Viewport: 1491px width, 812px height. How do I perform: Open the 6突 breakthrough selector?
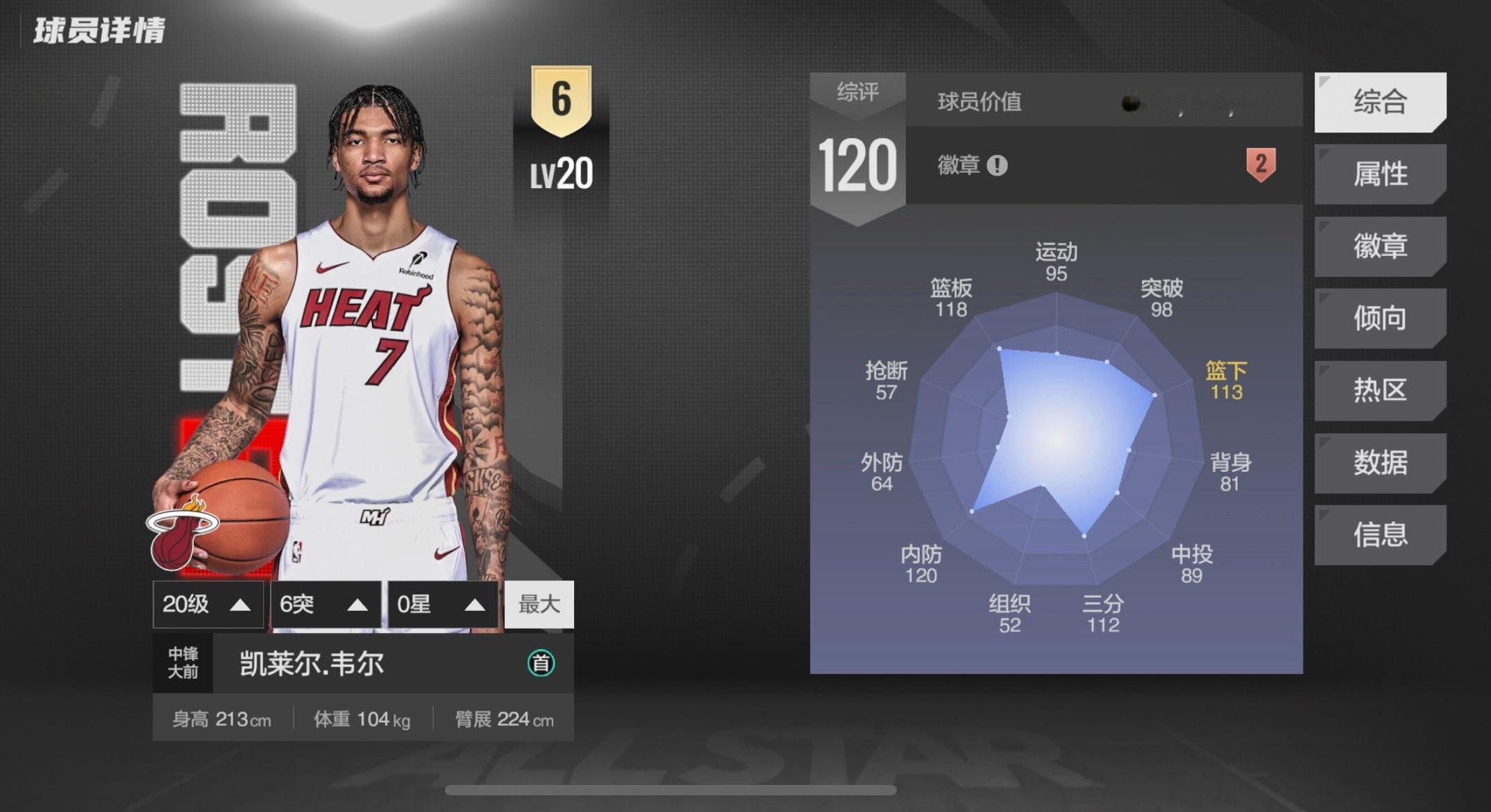[325, 604]
